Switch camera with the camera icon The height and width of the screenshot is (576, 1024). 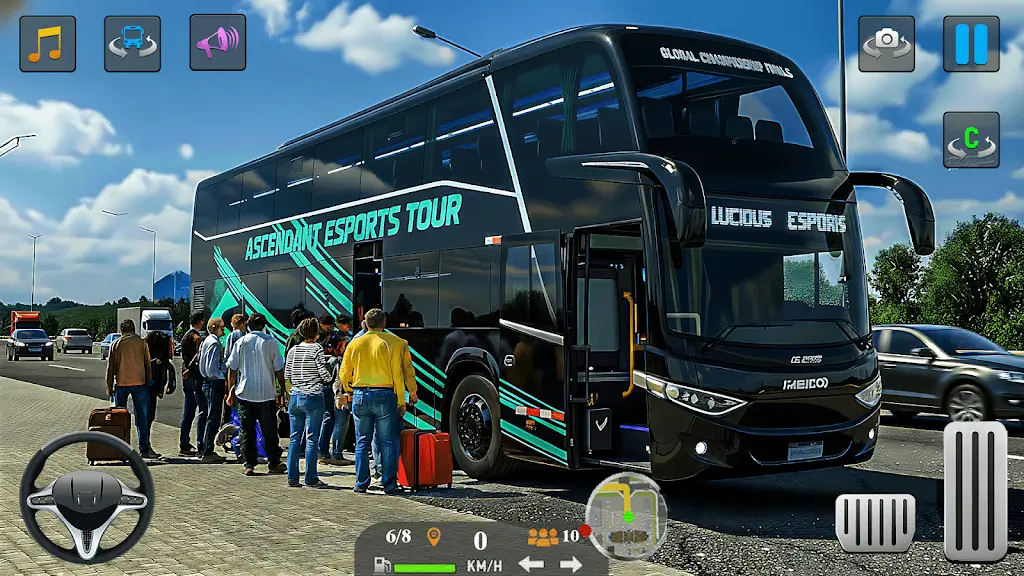tap(886, 43)
